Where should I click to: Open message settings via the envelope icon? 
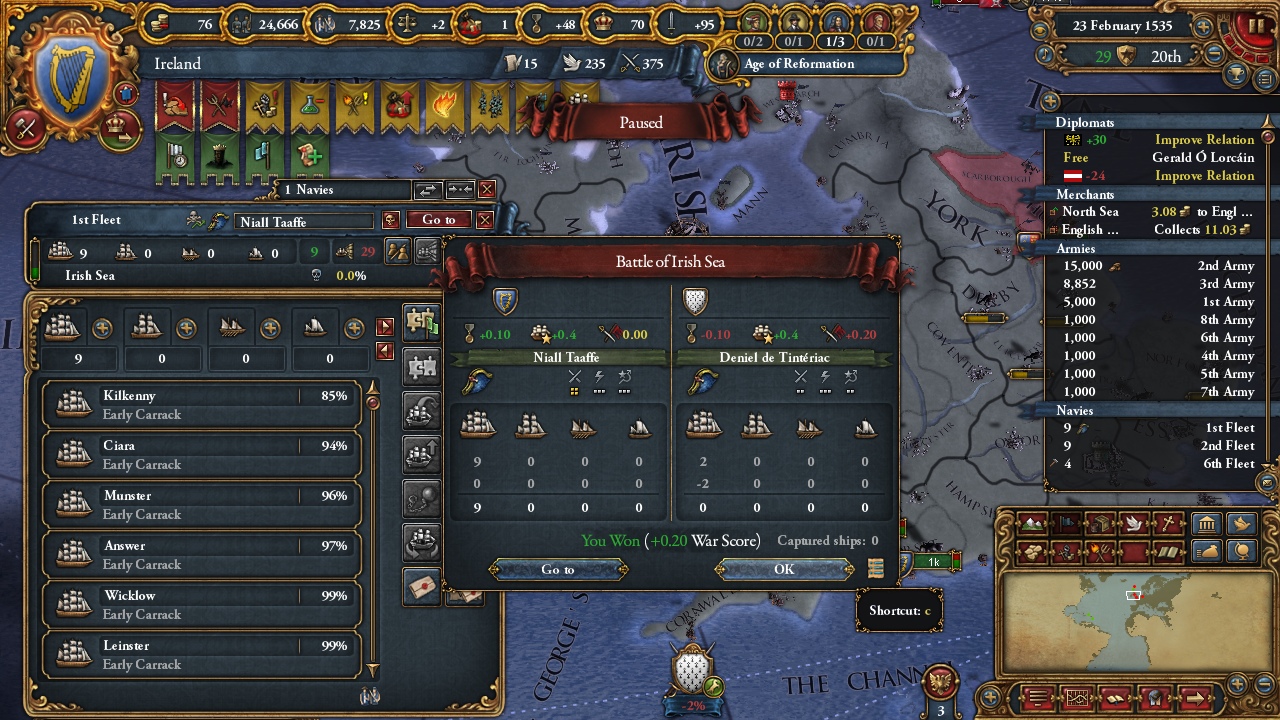coord(420,588)
